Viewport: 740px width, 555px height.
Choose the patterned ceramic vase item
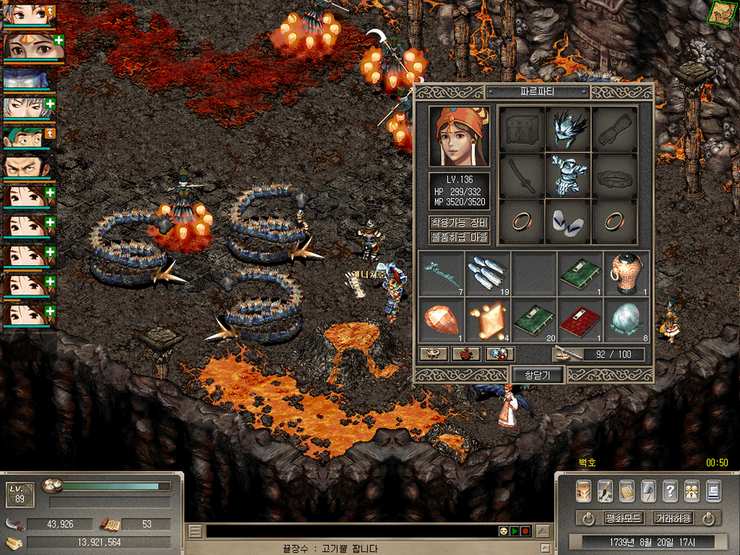(x=625, y=274)
